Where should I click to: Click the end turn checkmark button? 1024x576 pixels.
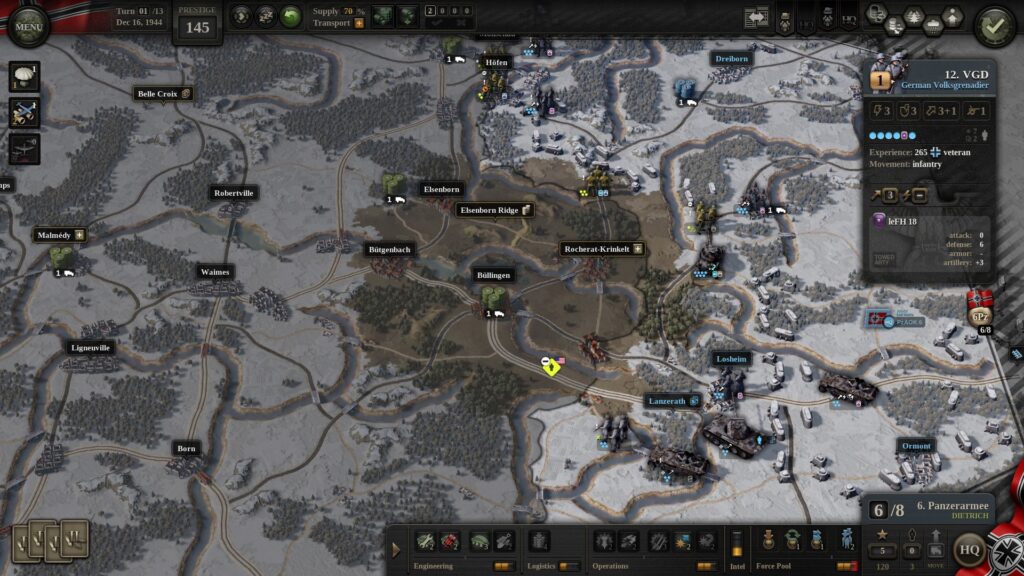tap(994, 25)
